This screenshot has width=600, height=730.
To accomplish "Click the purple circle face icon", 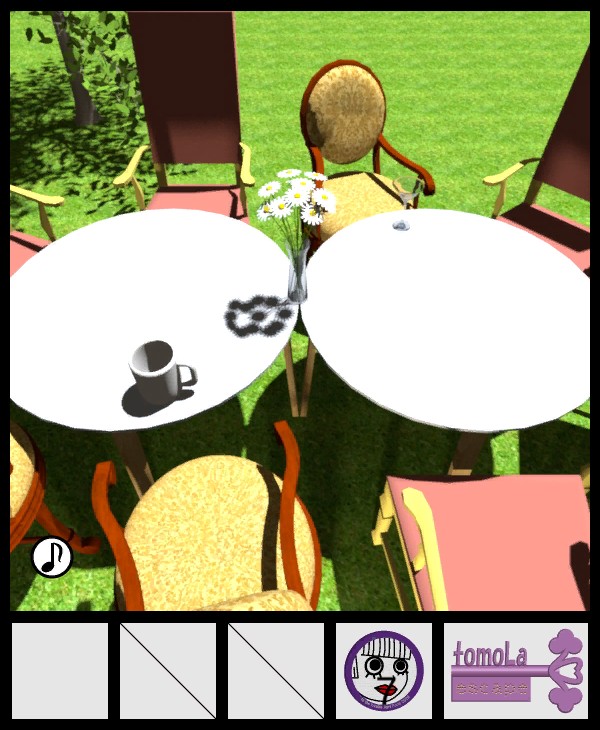I will [x=384, y=671].
